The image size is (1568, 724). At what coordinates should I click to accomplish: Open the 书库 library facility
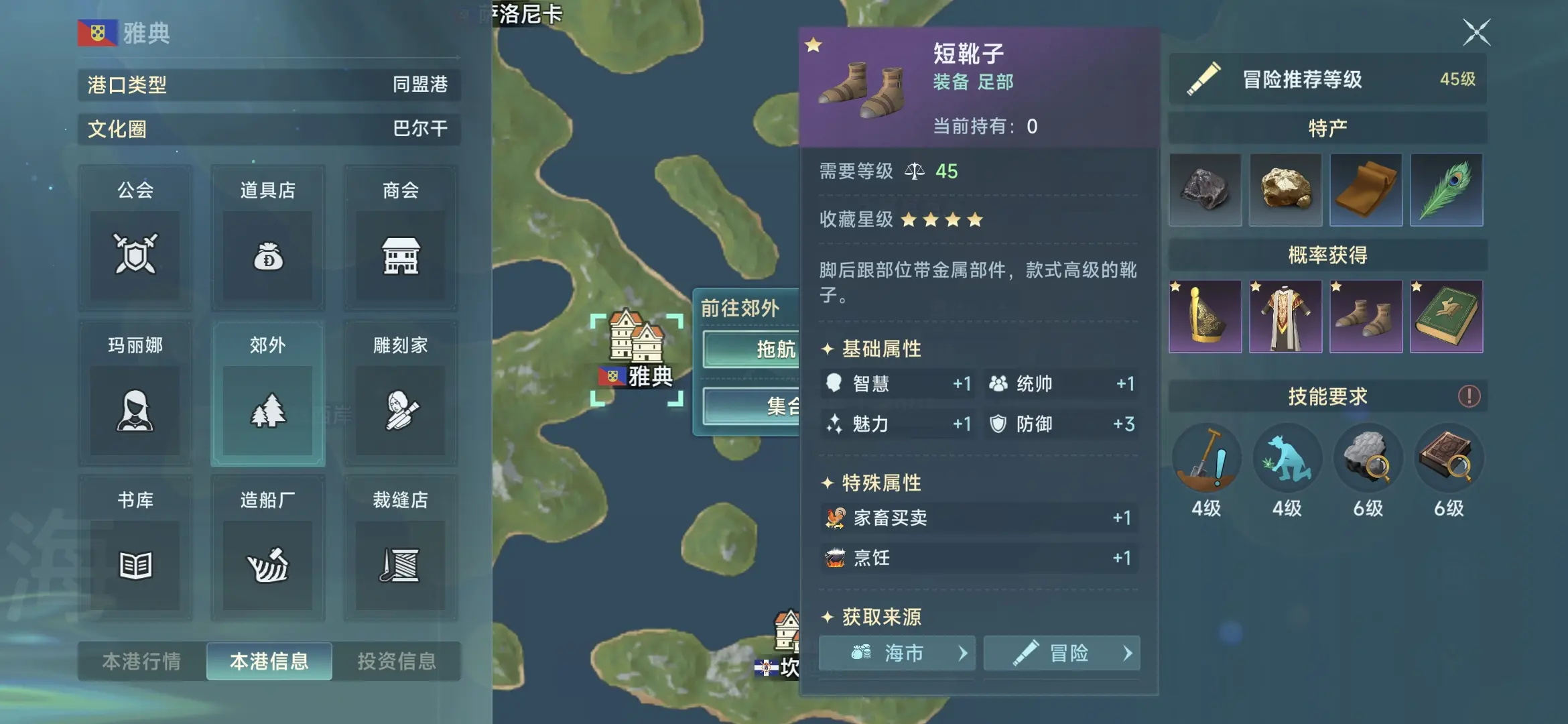[134, 546]
